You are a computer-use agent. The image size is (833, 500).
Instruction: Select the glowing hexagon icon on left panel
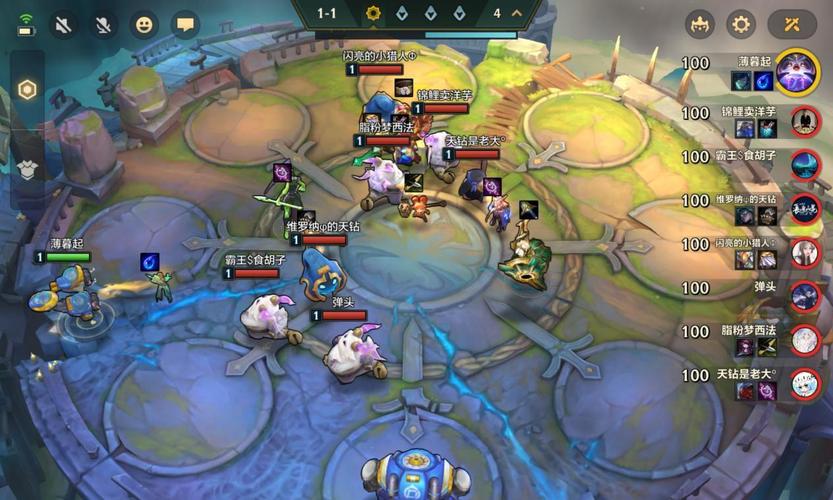pos(28,90)
